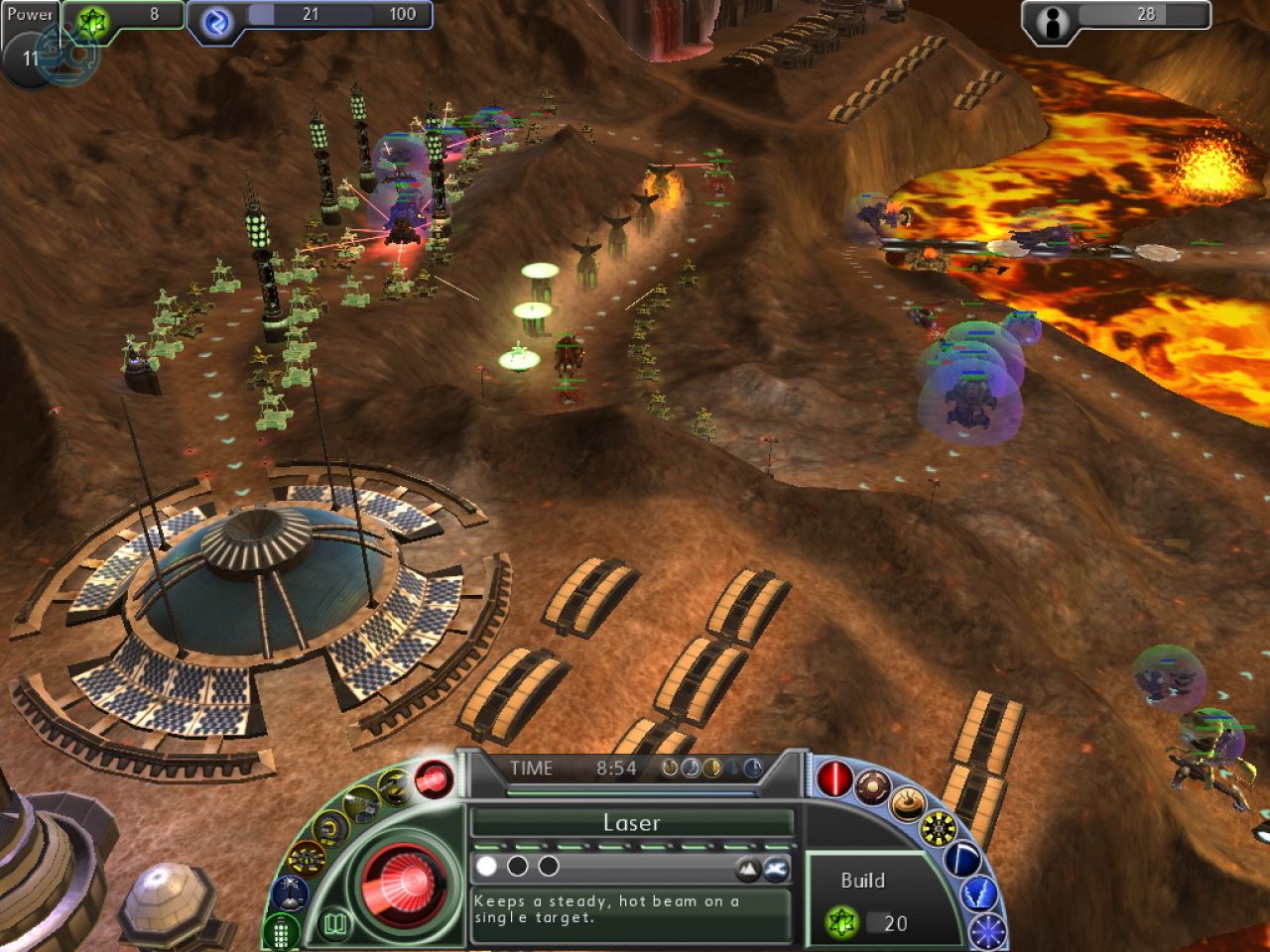This screenshot has height=952, width=1270.
Task: Select the yellow ring-shaped tower icon
Action: [x=329, y=829]
